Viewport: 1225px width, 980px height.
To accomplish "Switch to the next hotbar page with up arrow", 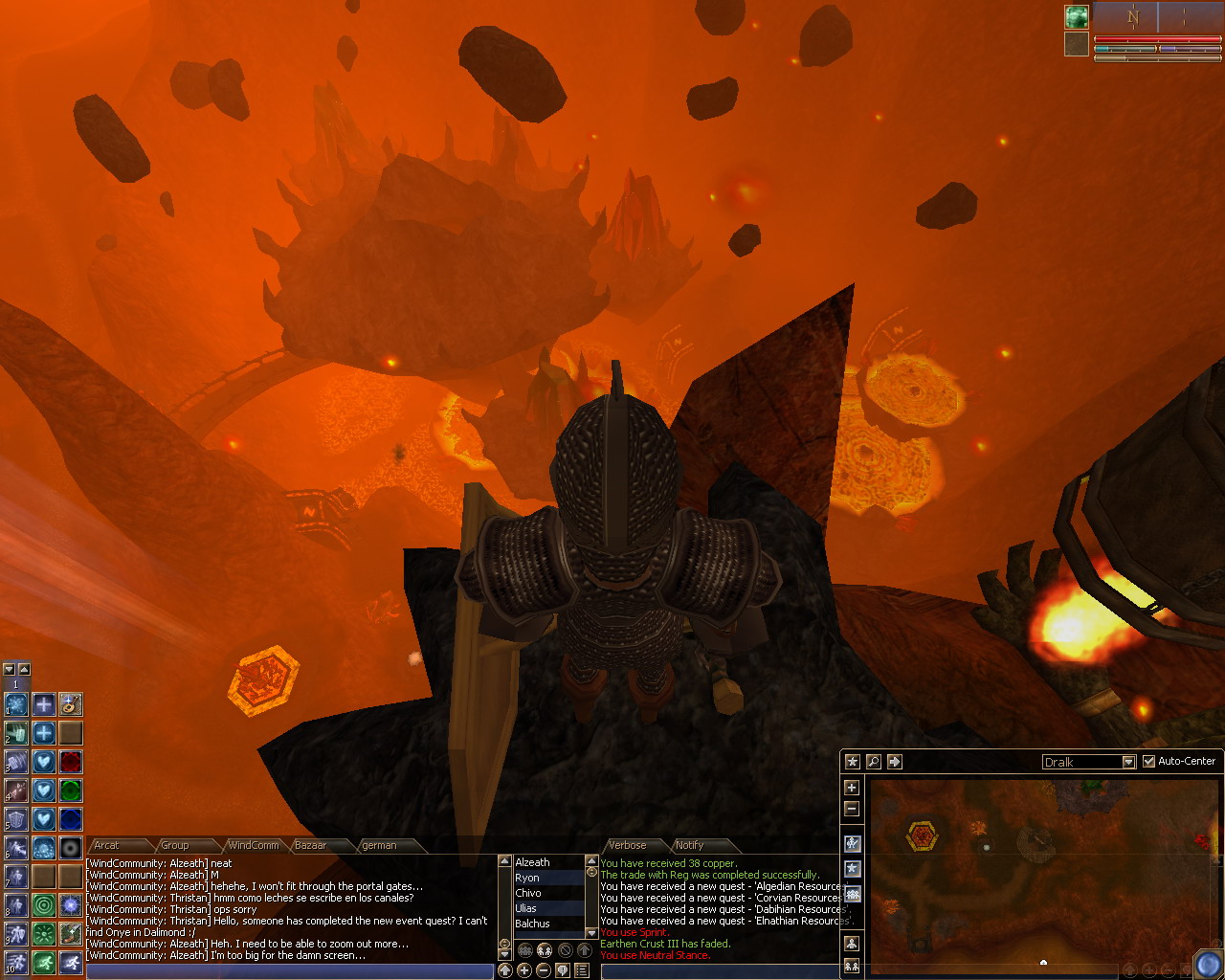I will [25, 670].
